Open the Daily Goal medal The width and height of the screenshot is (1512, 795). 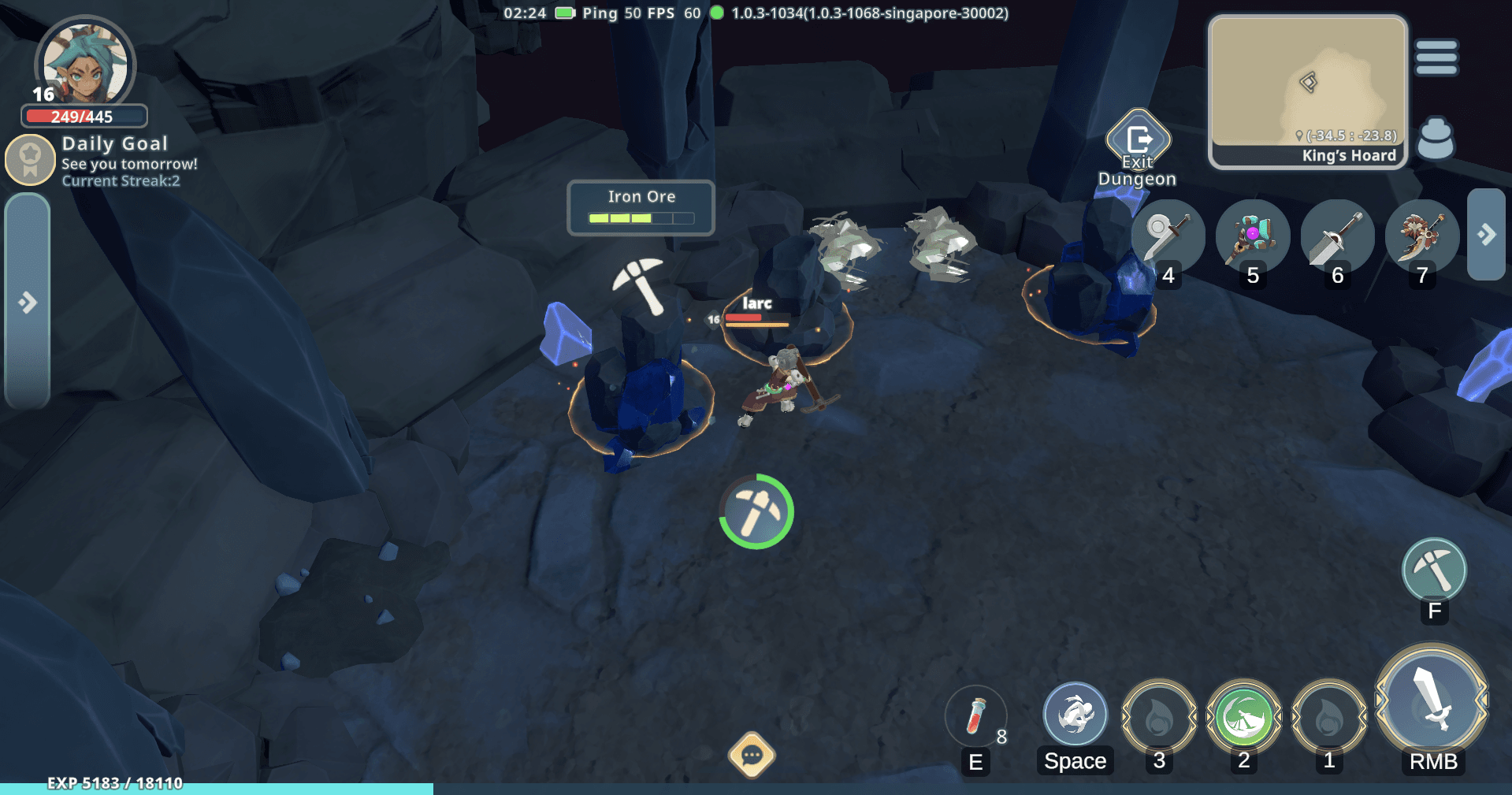click(30, 159)
